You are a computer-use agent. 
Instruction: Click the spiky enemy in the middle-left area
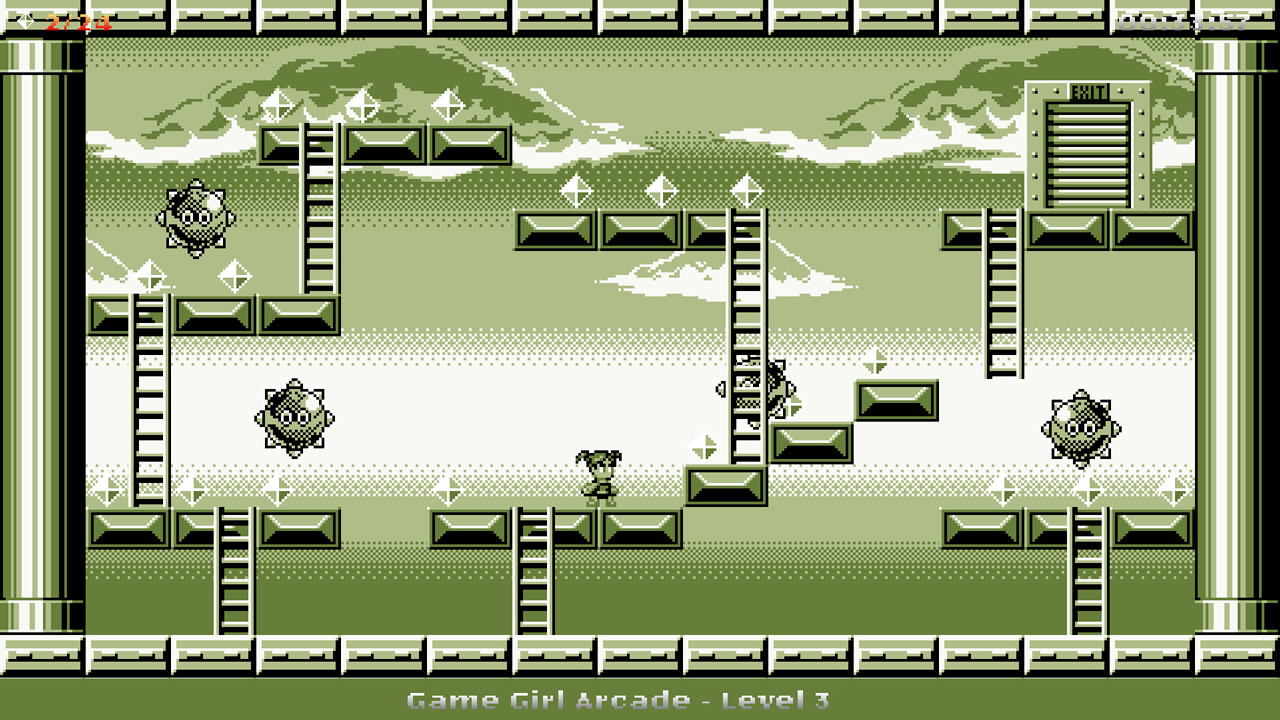[292, 418]
